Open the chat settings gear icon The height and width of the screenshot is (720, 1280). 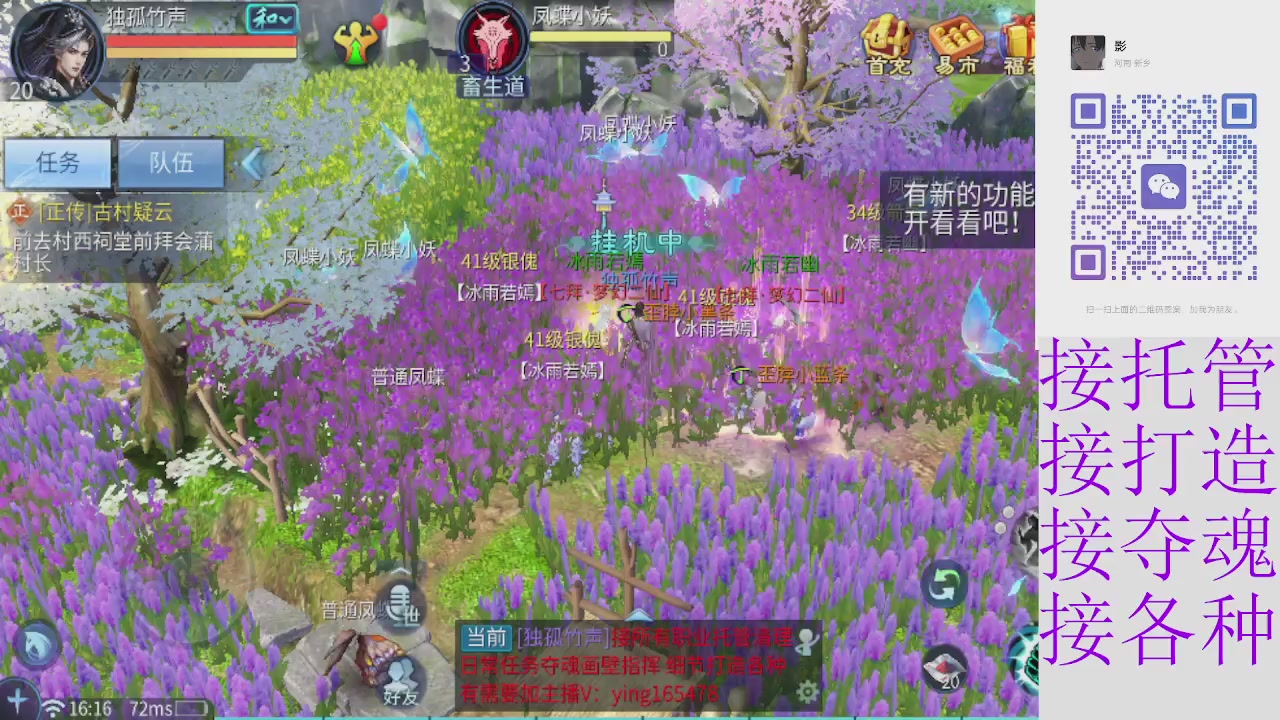pyautogui.click(x=808, y=691)
